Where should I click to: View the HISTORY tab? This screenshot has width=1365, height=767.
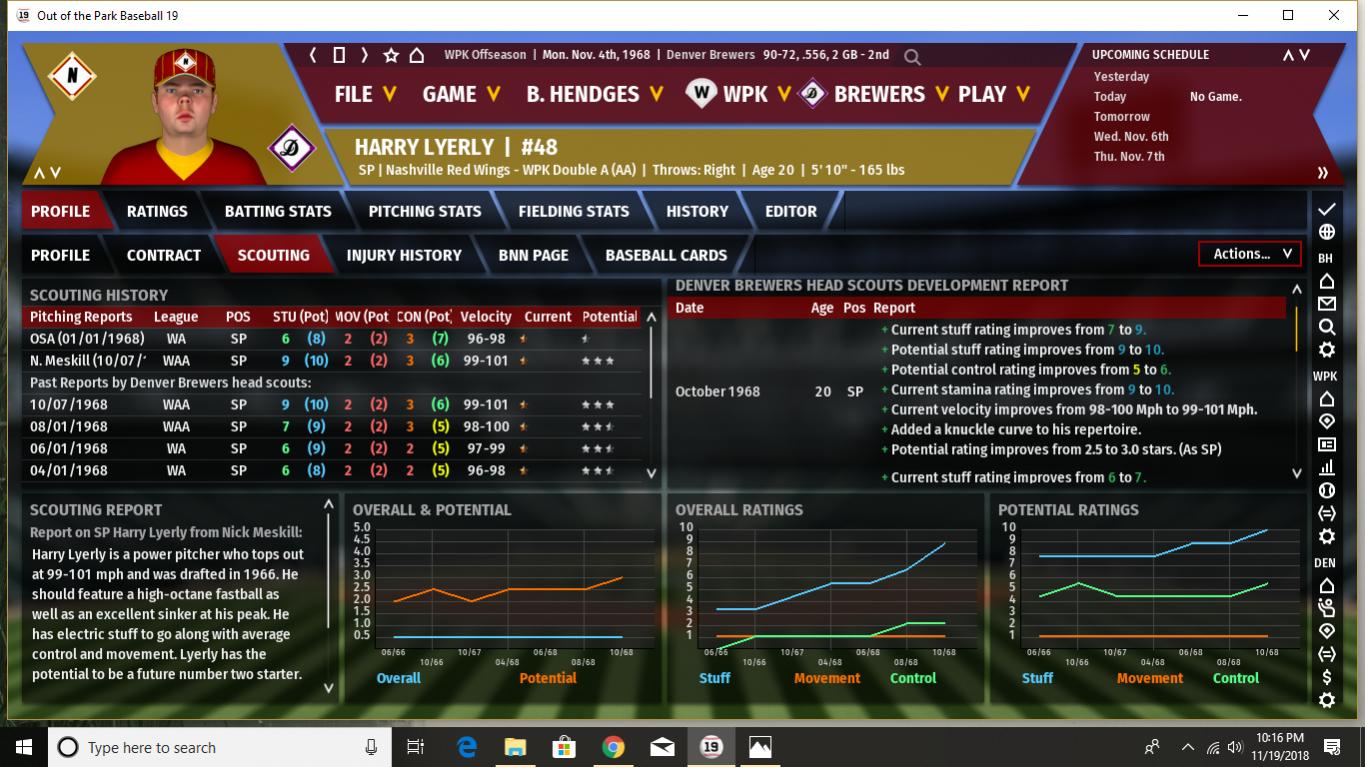697,211
